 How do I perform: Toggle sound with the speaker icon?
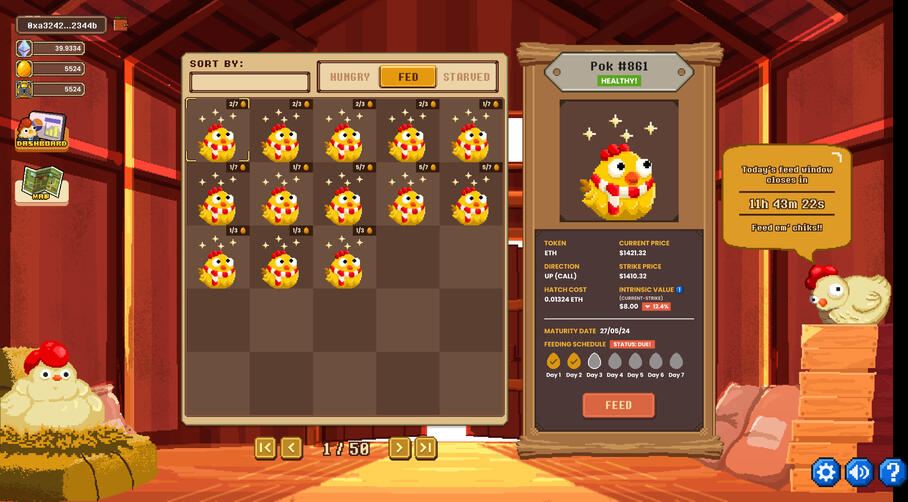click(x=859, y=472)
